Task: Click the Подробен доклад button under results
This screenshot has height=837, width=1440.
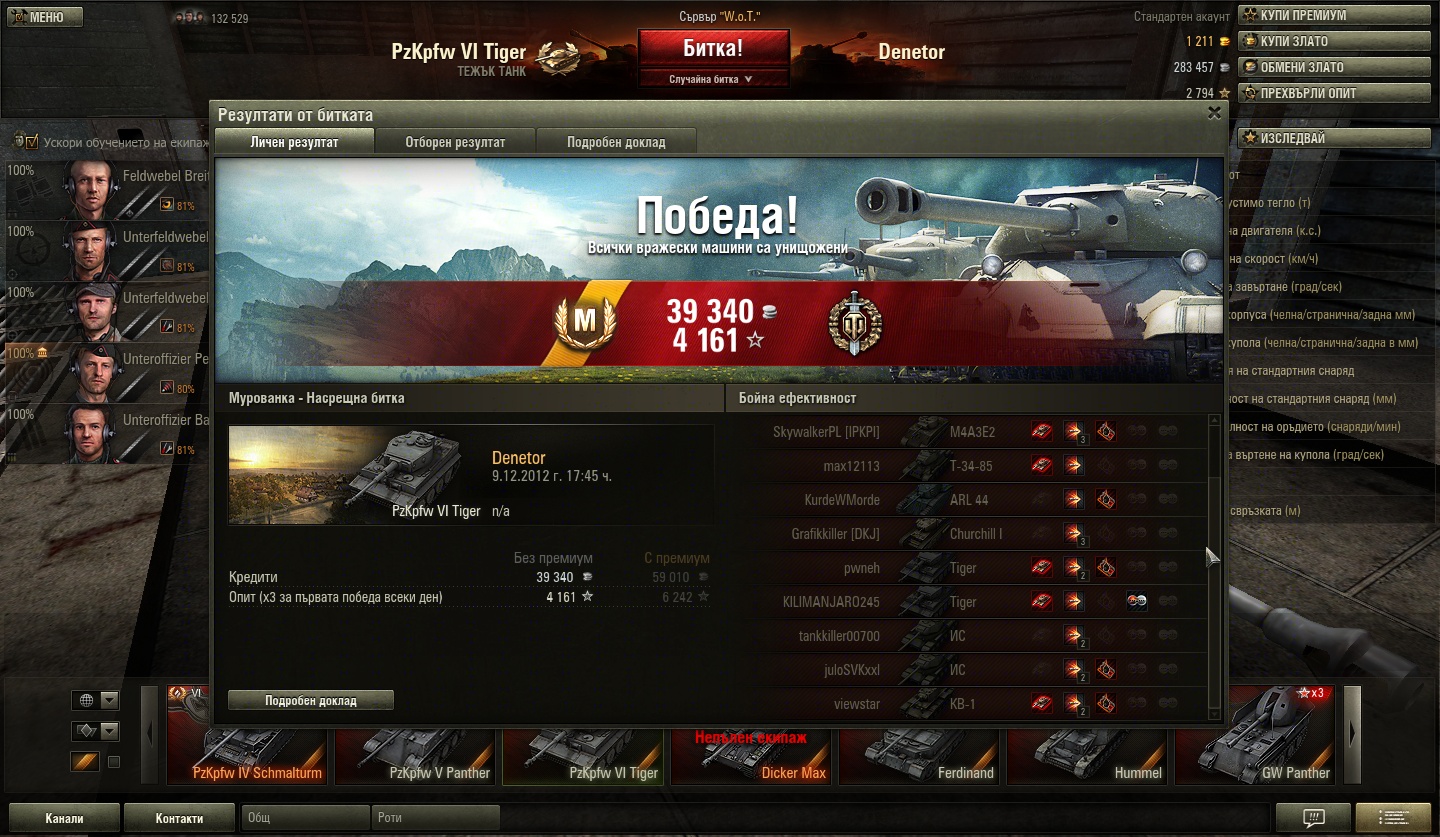Action: pos(310,700)
